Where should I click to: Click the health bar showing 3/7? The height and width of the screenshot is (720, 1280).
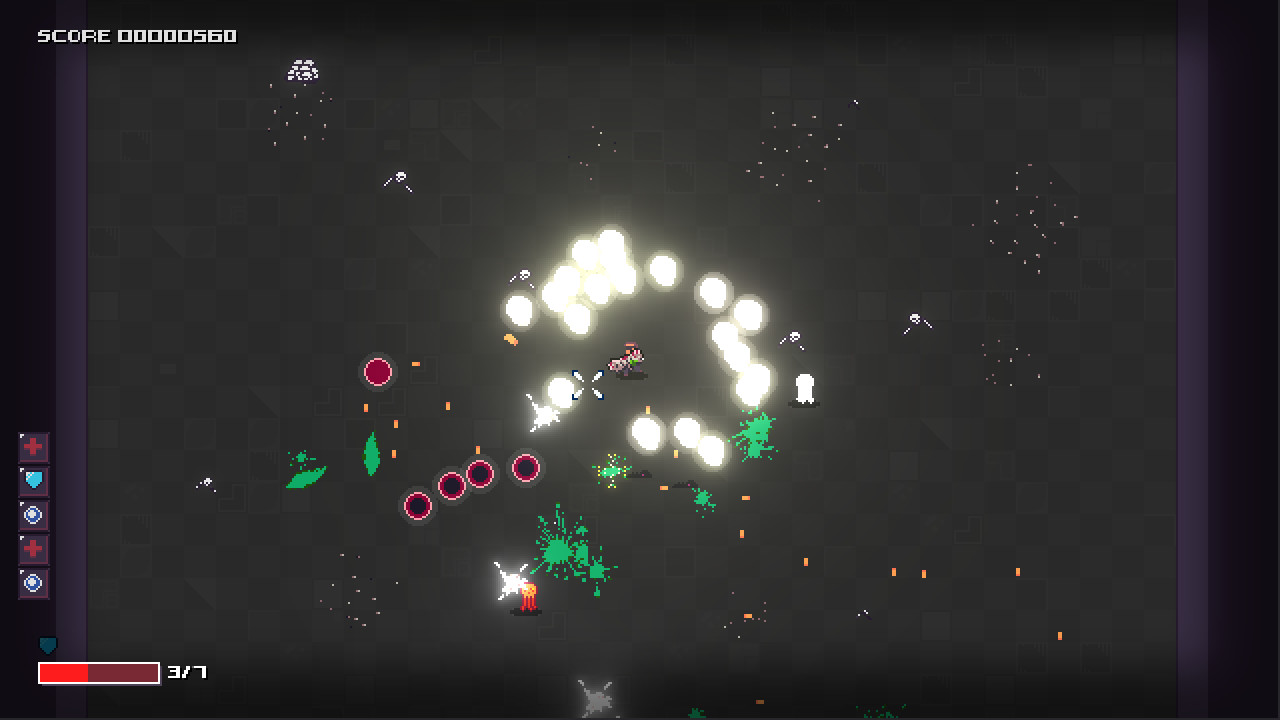pyautogui.click(x=100, y=672)
